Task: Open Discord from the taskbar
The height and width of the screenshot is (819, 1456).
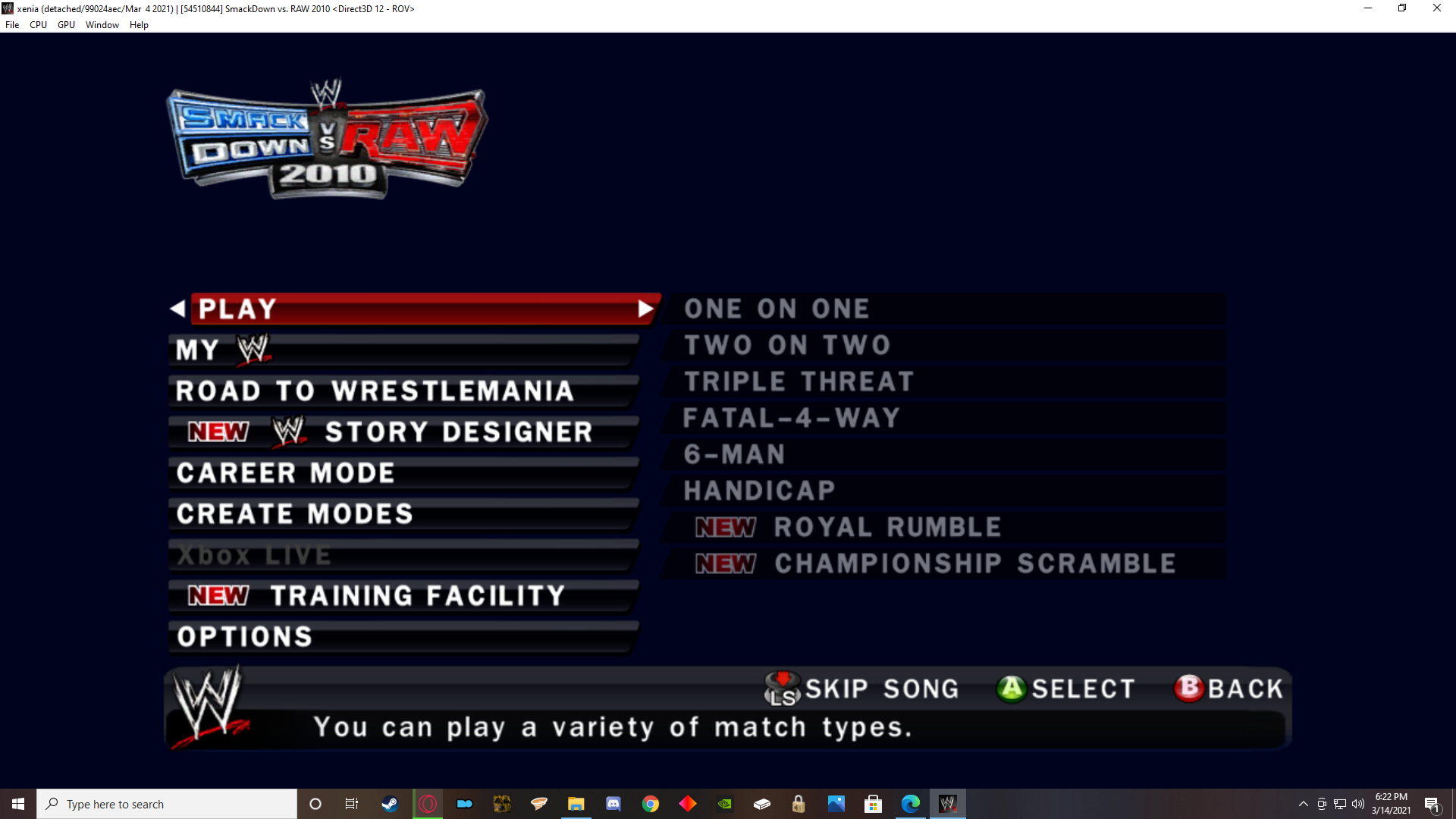Action: [x=613, y=804]
